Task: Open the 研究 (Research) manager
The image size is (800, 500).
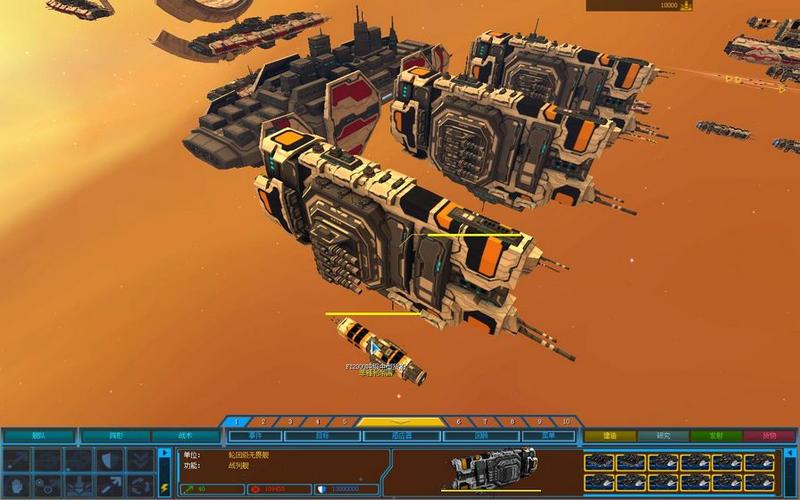Action: pyautogui.click(x=664, y=436)
